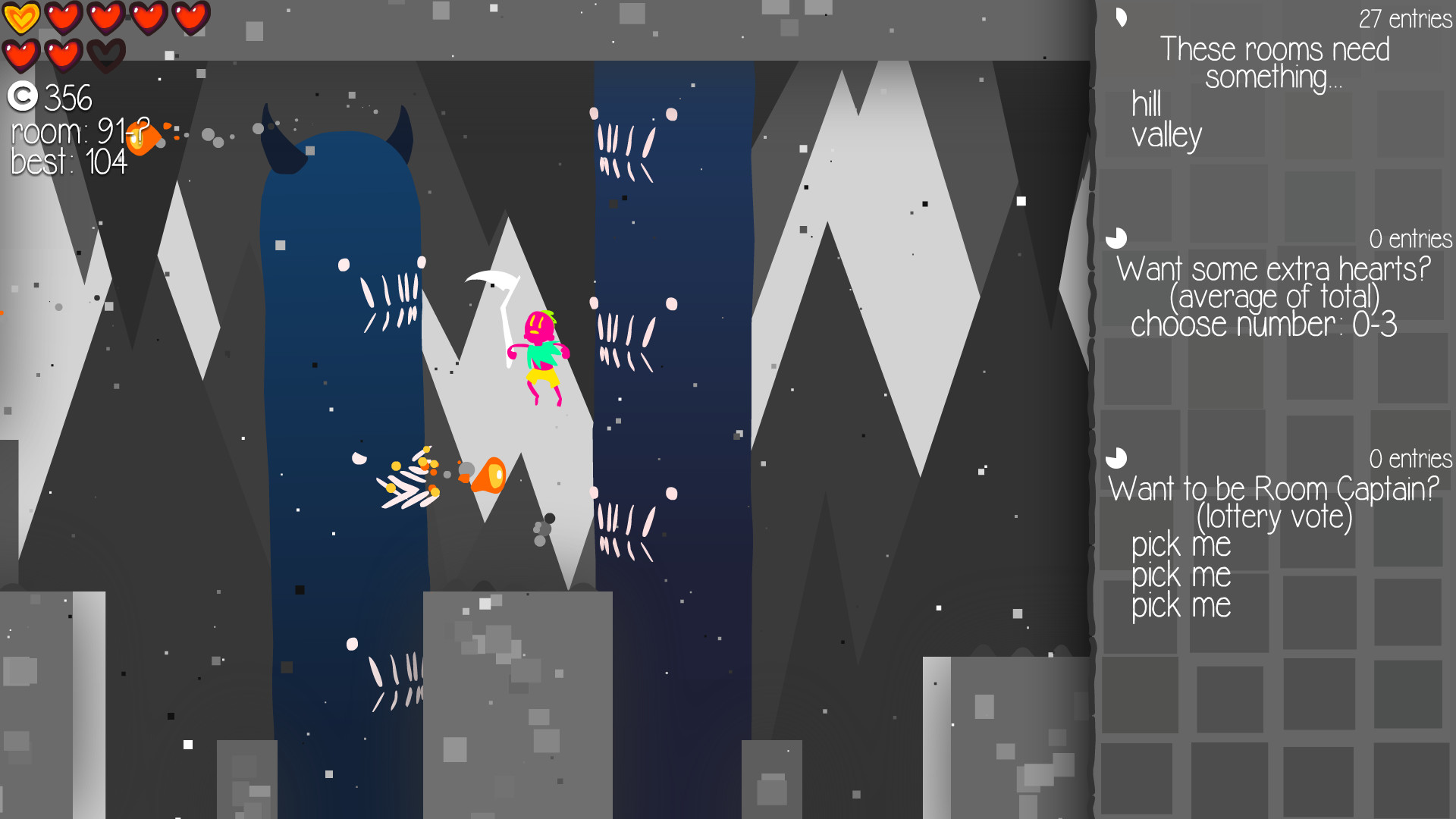Select the coin currency icon showing 356
The width and height of the screenshot is (1456, 819).
pyautogui.click(x=24, y=98)
